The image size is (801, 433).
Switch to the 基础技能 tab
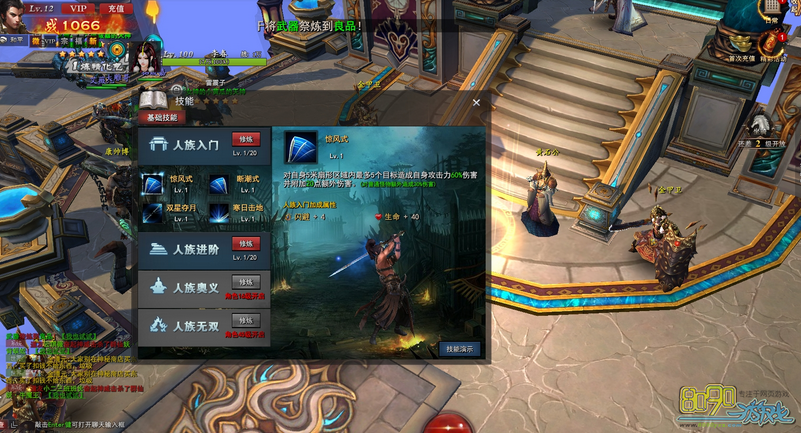point(162,117)
